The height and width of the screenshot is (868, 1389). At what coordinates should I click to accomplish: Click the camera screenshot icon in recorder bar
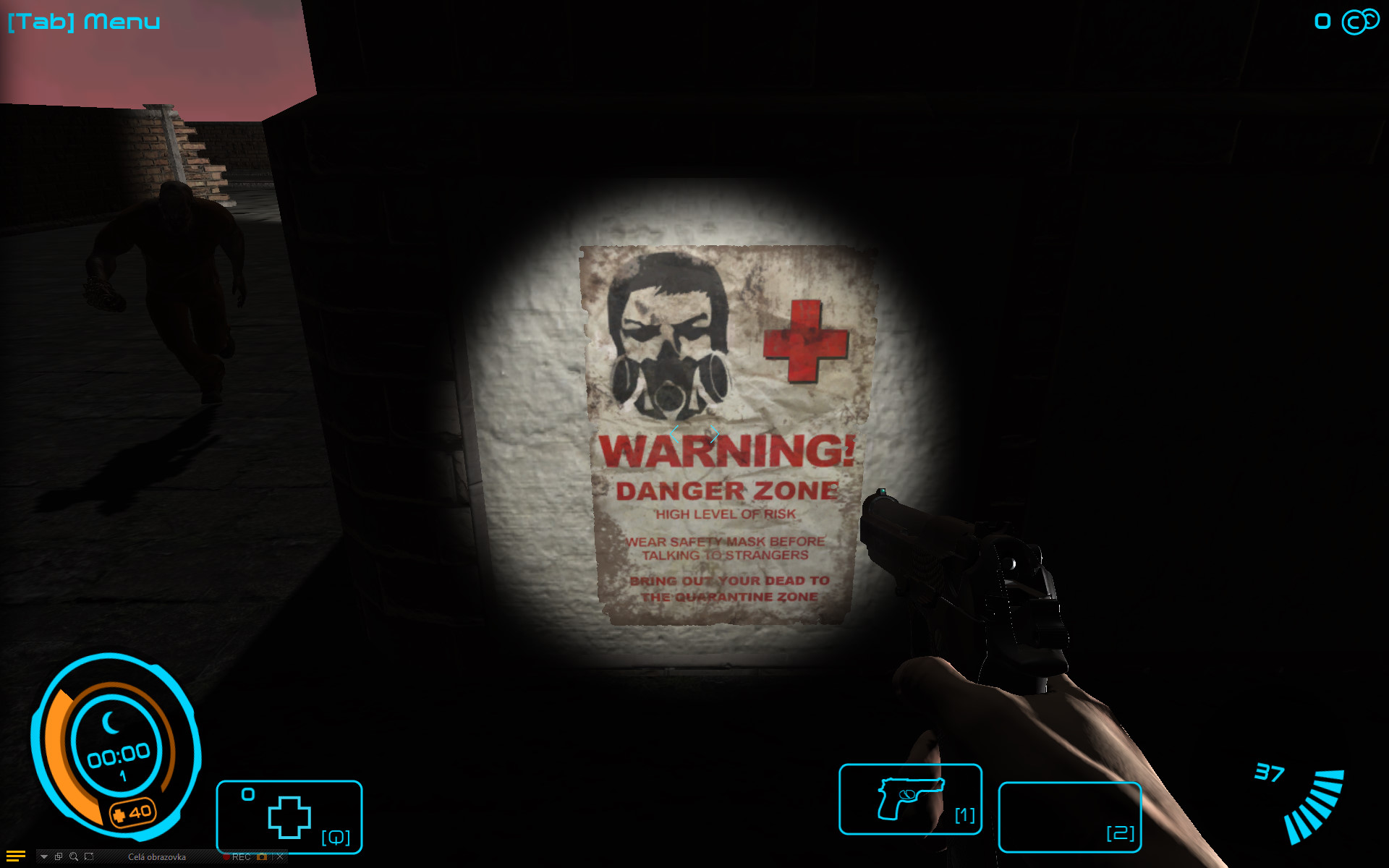click(262, 857)
